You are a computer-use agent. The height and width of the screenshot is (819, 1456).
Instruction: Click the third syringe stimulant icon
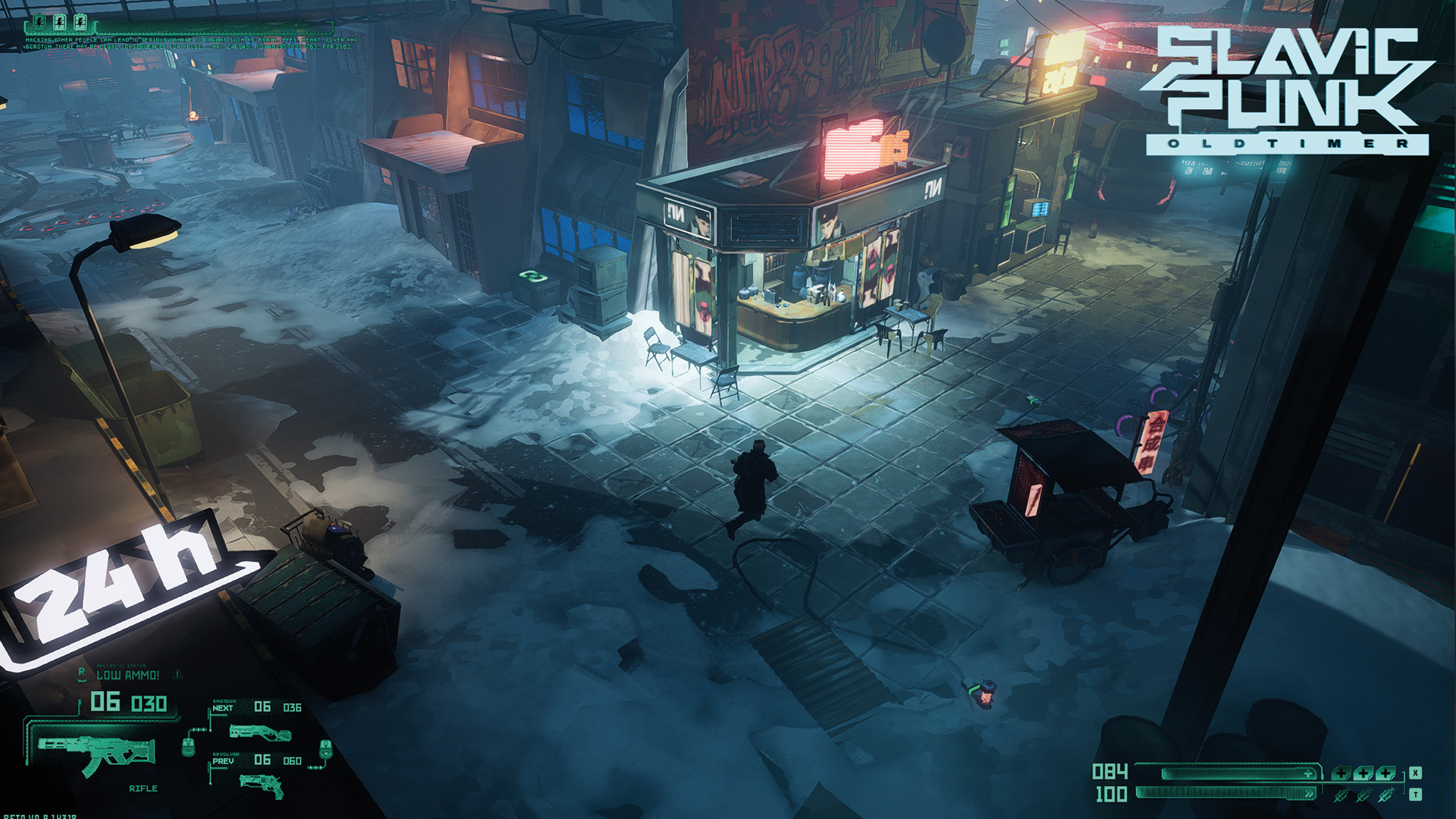[x=1386, y=795]
